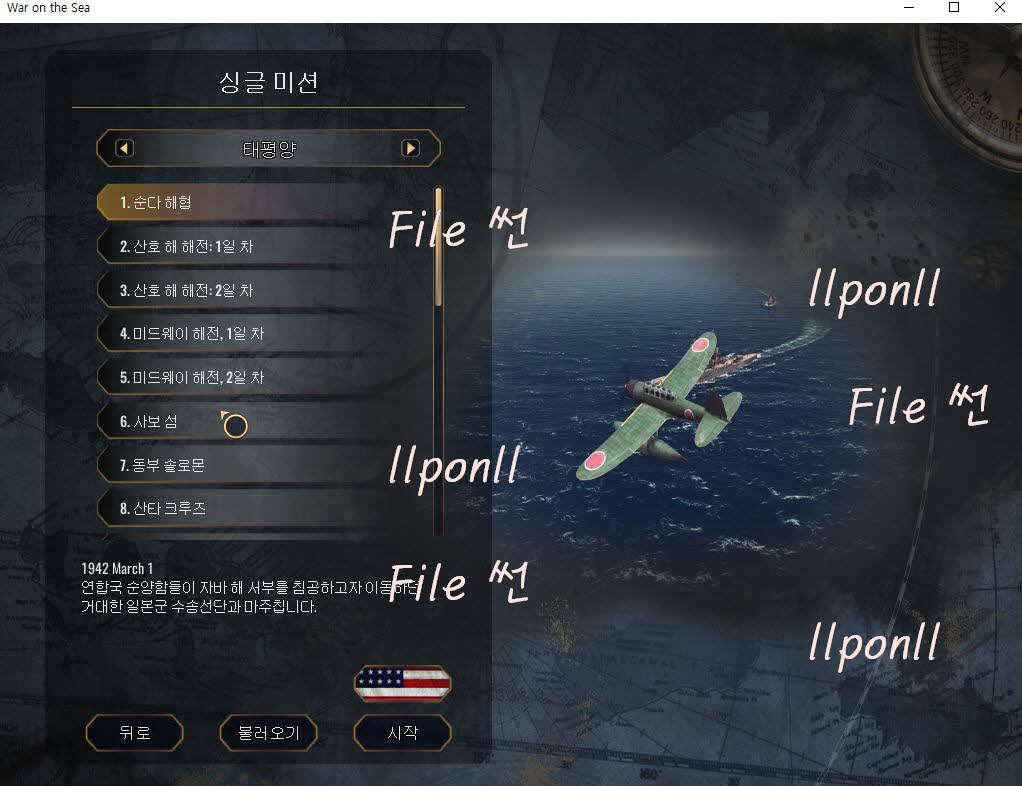Open the 불러오기 load menu
1022x786 pixels.
point(268,733)
